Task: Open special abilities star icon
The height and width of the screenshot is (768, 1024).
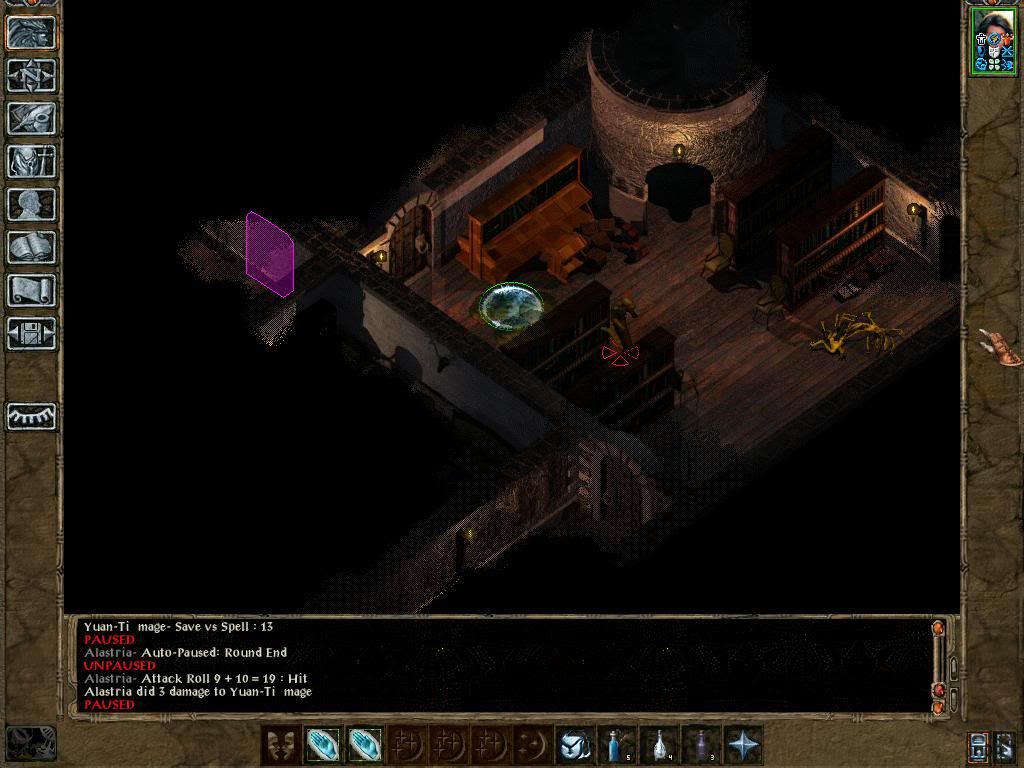Action: (x=745, y=745)
